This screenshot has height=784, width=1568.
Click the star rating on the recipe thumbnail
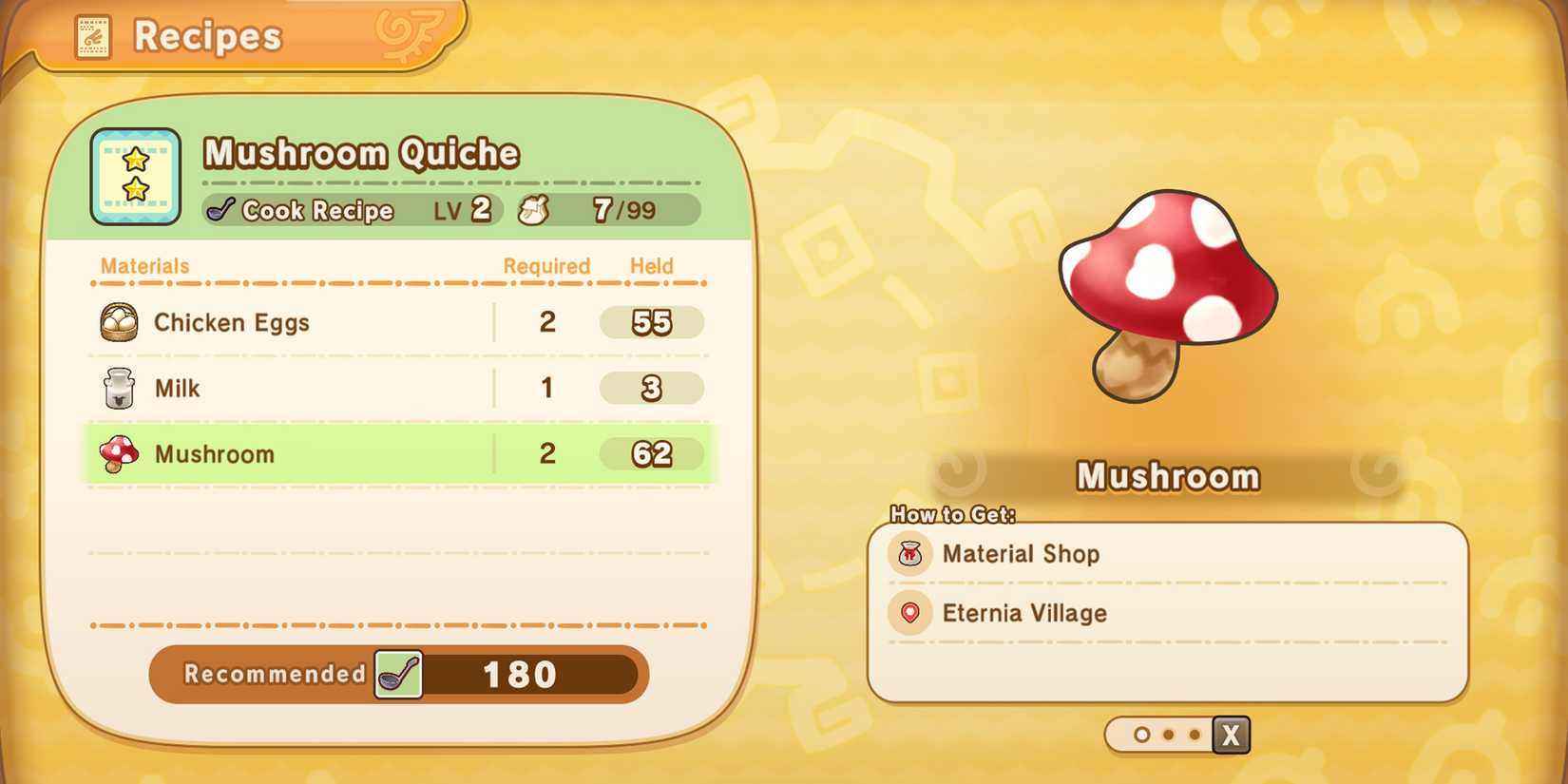(135, 176)
